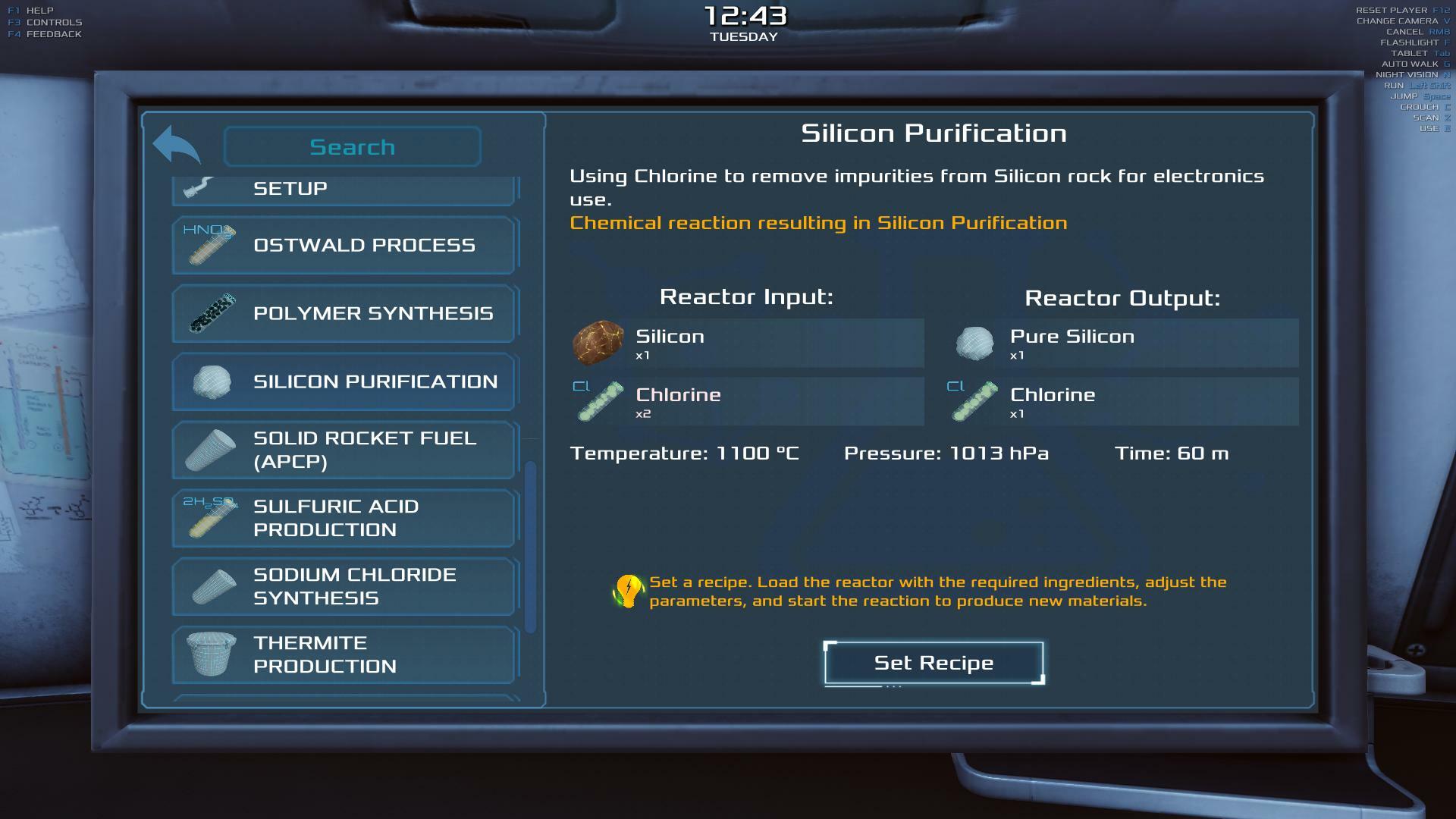Image resolution: width=1456 pixels, height=819 pixels.
Task: Choose Sodium Chloride Synthesis recipe
Action: tap(344, 586)
